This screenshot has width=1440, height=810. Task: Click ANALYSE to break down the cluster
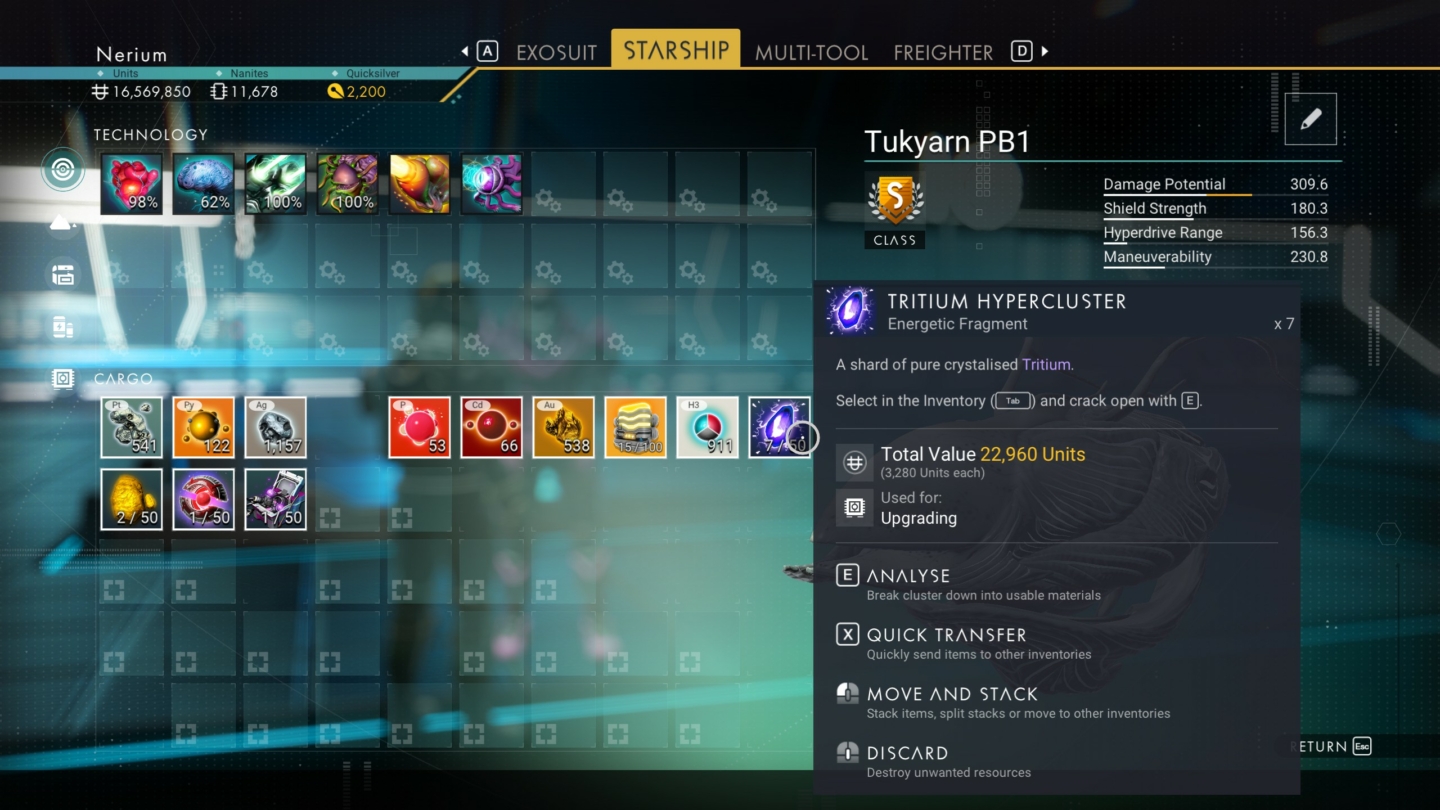[908, 576]
